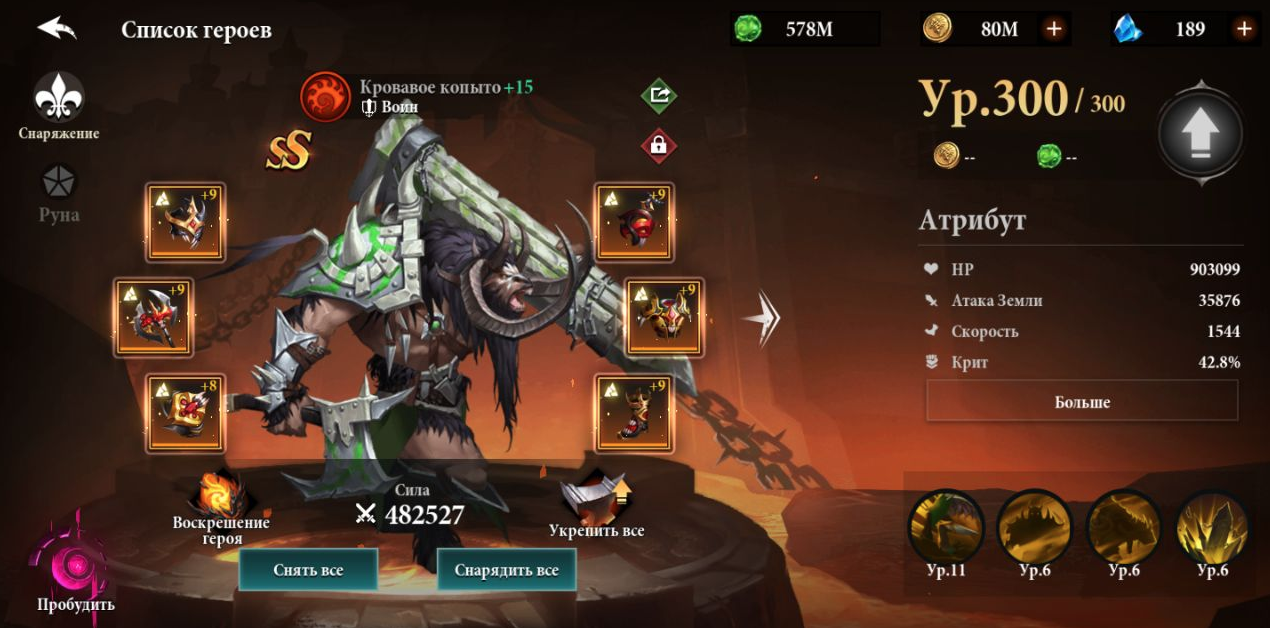This screenshot has width=1270, height=628.
Task: Go back with the arrow button
Action: click(x=57, y=28)
